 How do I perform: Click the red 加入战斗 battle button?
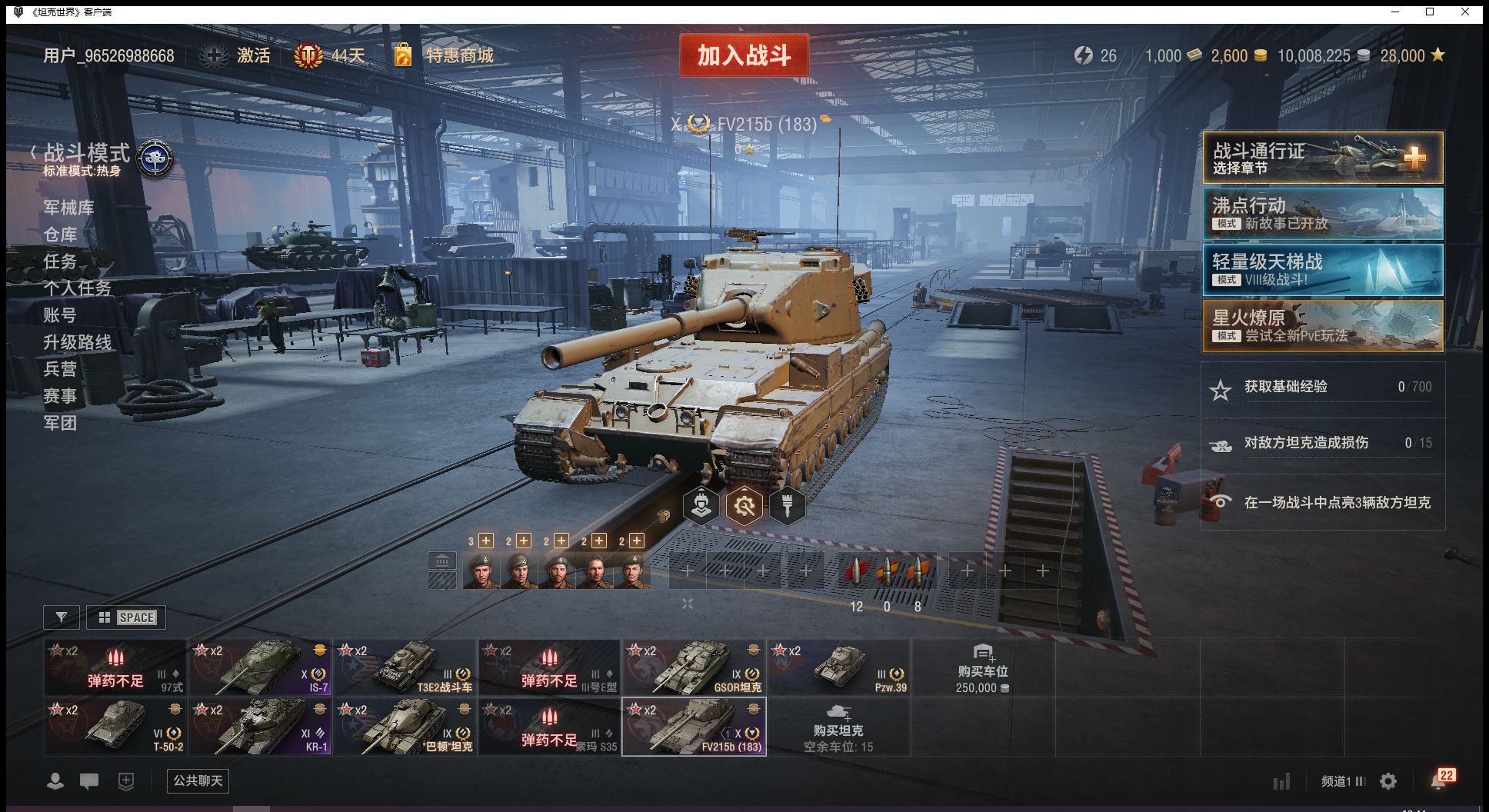point(743,55)
